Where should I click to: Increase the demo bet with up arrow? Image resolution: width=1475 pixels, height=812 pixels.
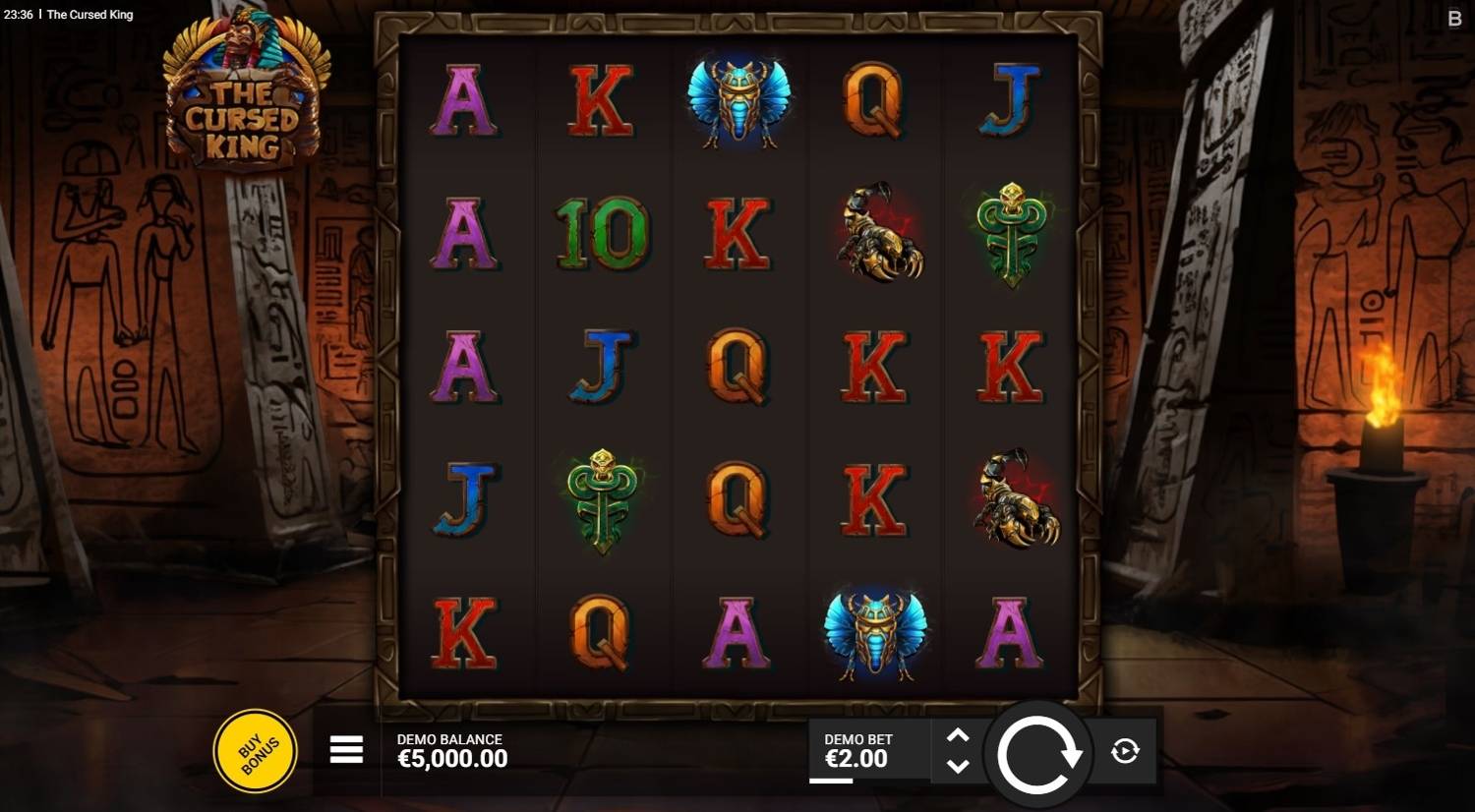tap(958, 736)
